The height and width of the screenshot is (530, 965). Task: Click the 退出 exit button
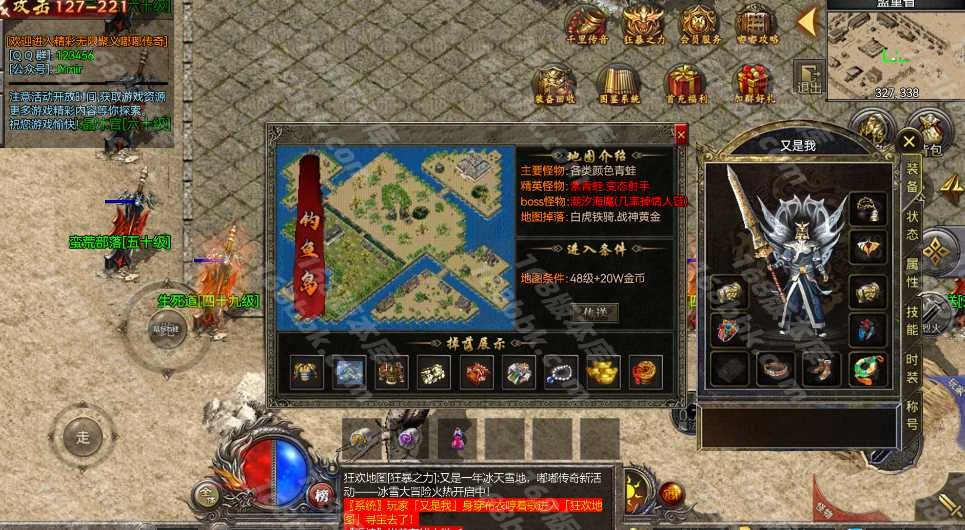tap(806, 78)
